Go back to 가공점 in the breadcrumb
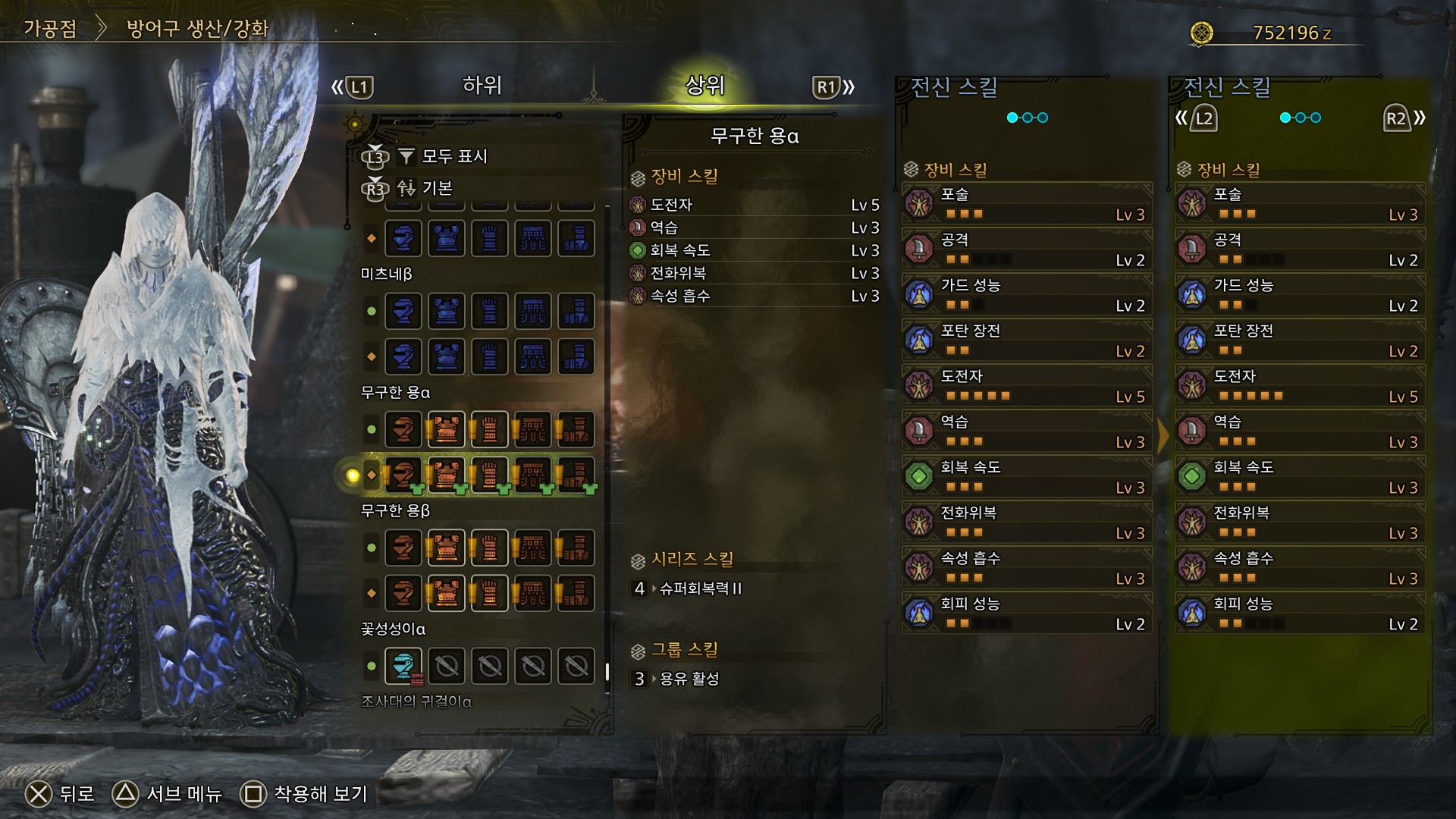The image size is (1456, 819). coord(50,29)
